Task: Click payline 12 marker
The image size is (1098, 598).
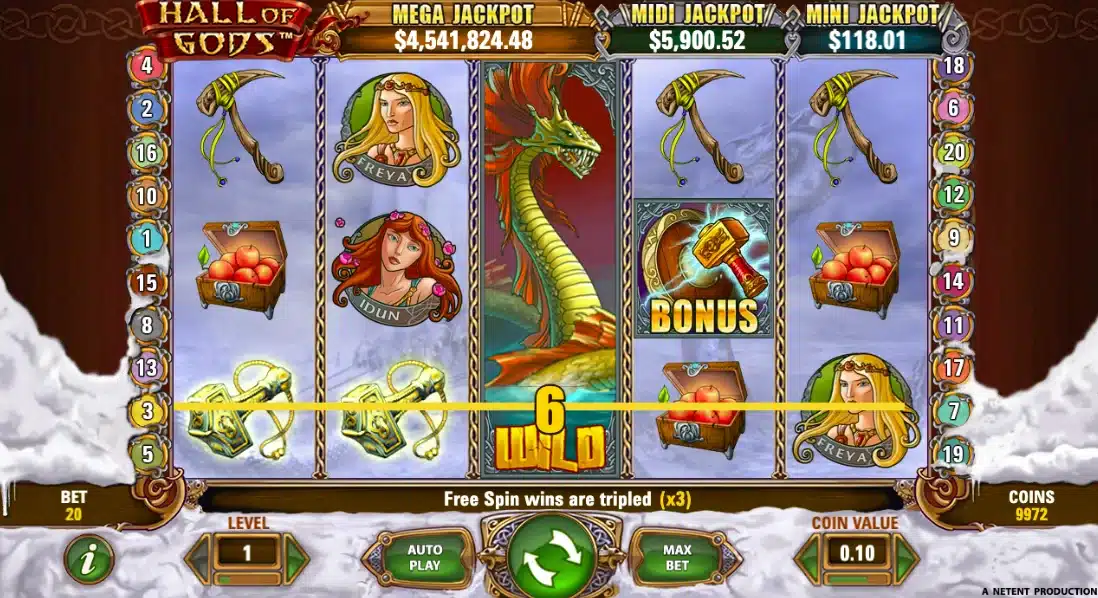Action: (953, 195)
